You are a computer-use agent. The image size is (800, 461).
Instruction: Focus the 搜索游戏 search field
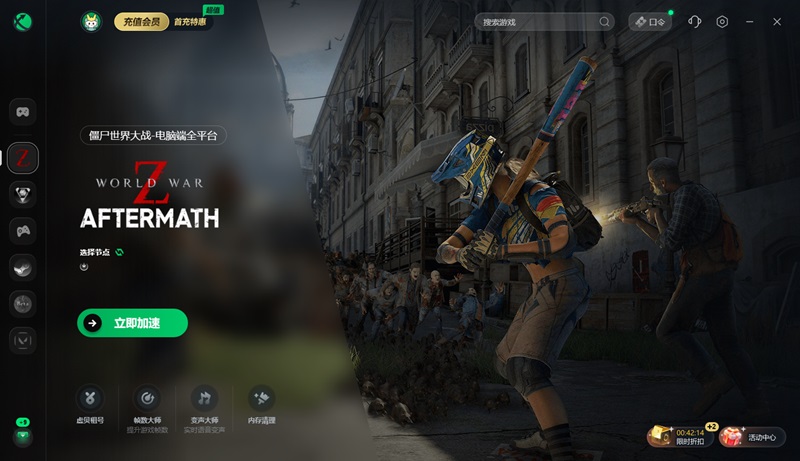[540, 21]
